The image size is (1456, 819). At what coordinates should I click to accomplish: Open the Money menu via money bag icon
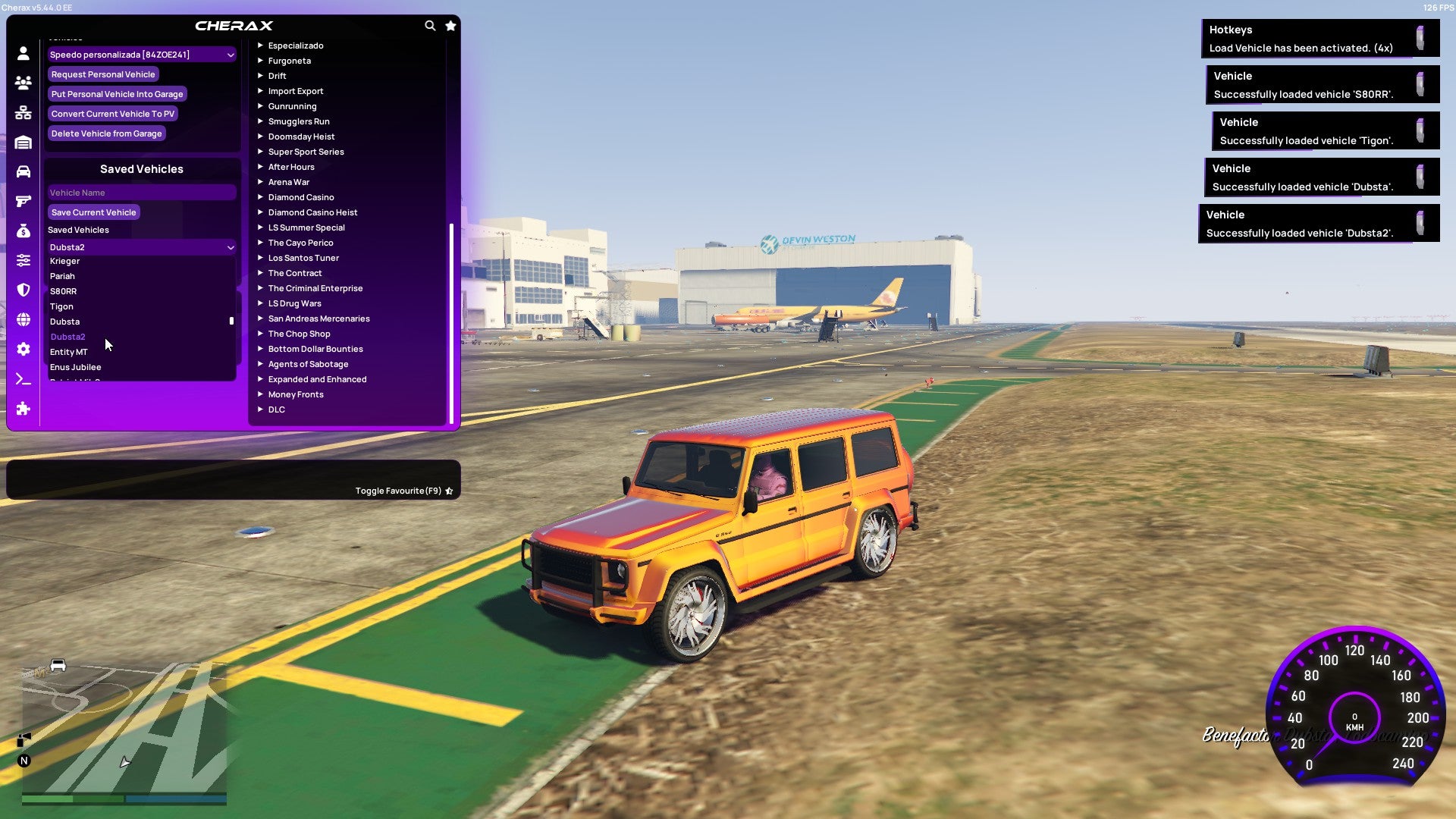tap(23, 230)
